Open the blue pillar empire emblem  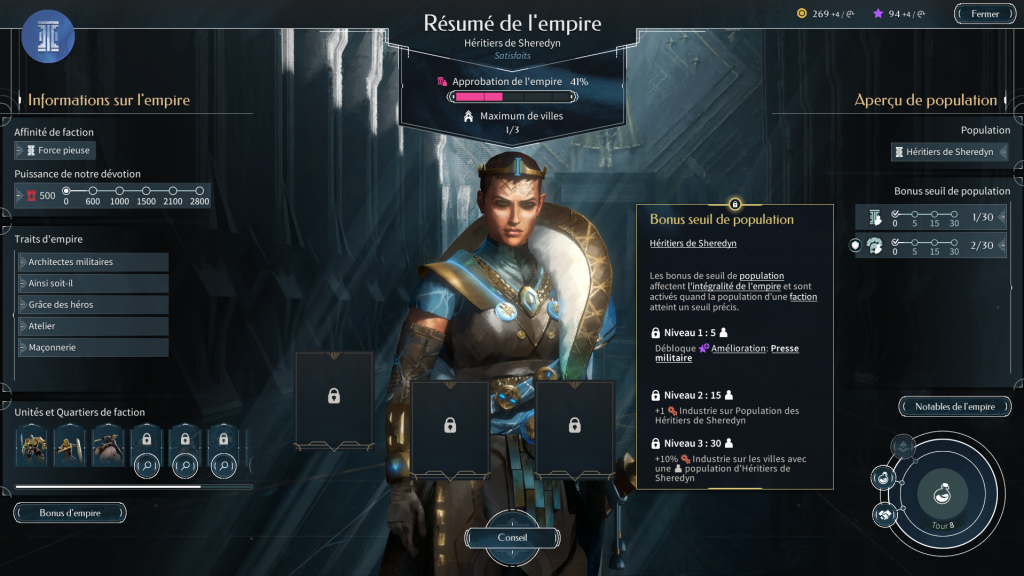click(x=48, y=37)
